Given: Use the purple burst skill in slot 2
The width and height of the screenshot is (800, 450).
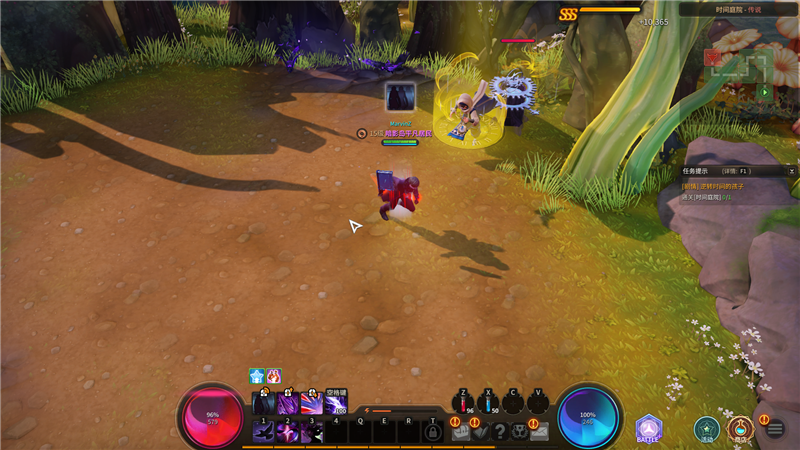Looking at the screenshot, I should [x=288, y=431].
